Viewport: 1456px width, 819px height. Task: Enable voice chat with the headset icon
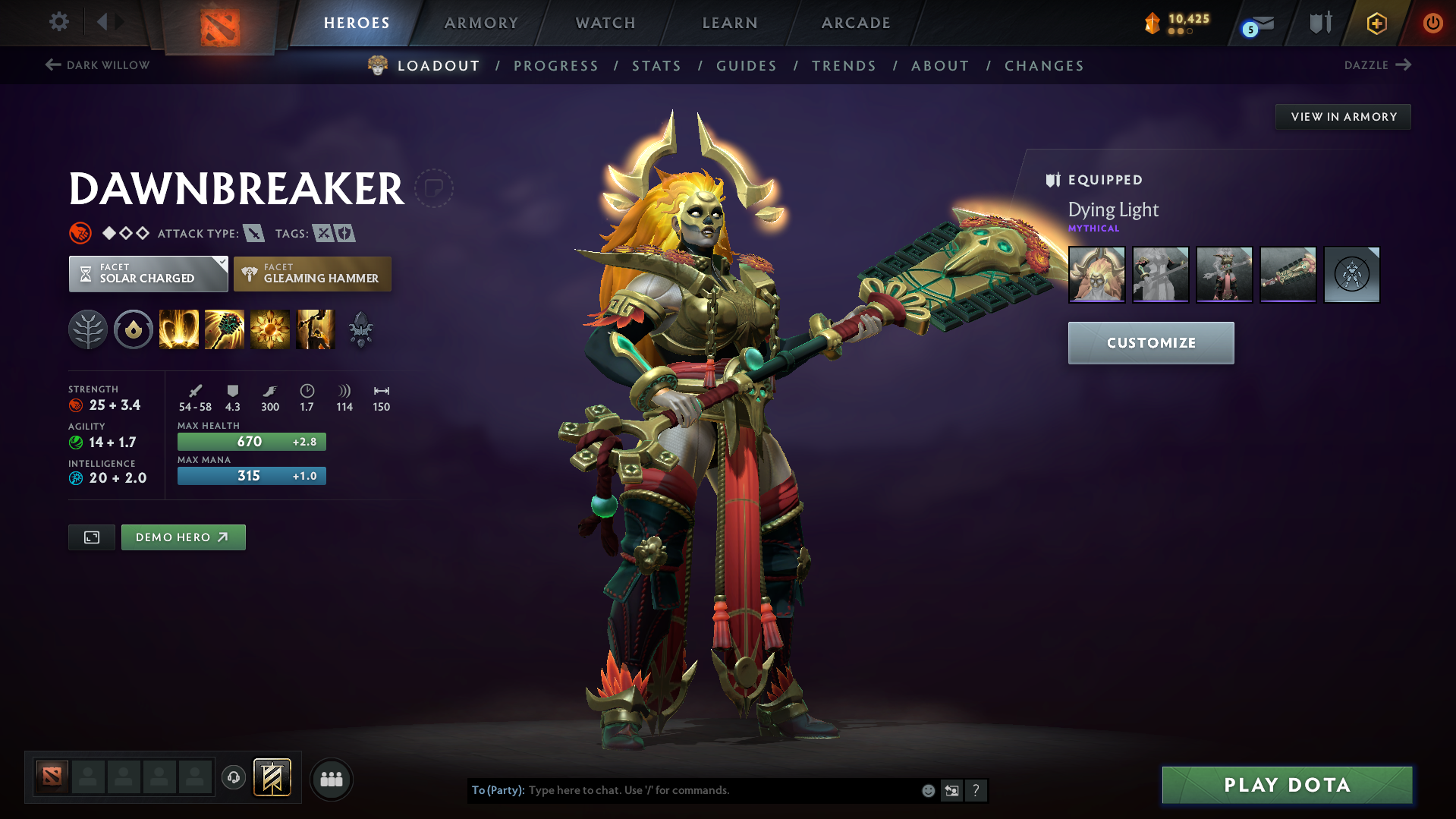[x=233, y=779]
